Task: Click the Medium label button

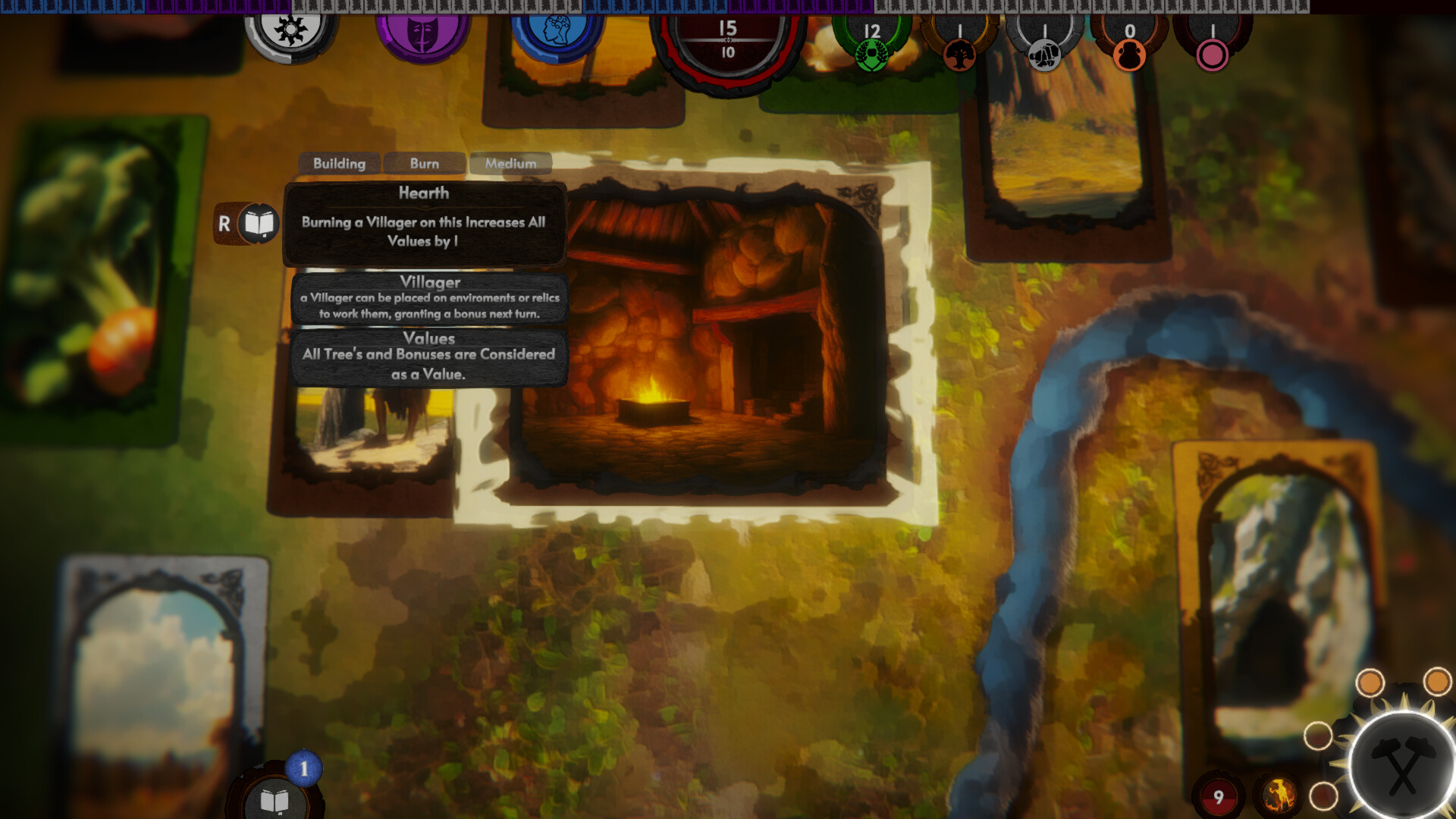Action: [510, 163]
